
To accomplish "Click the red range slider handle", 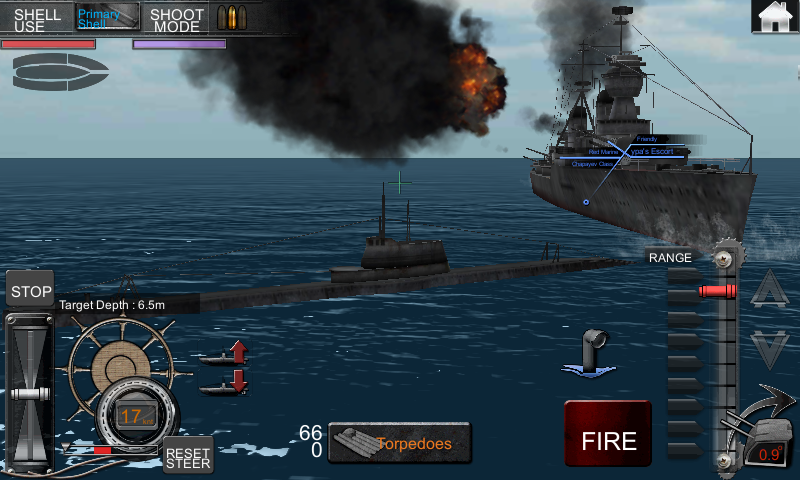I will [716, 291].
